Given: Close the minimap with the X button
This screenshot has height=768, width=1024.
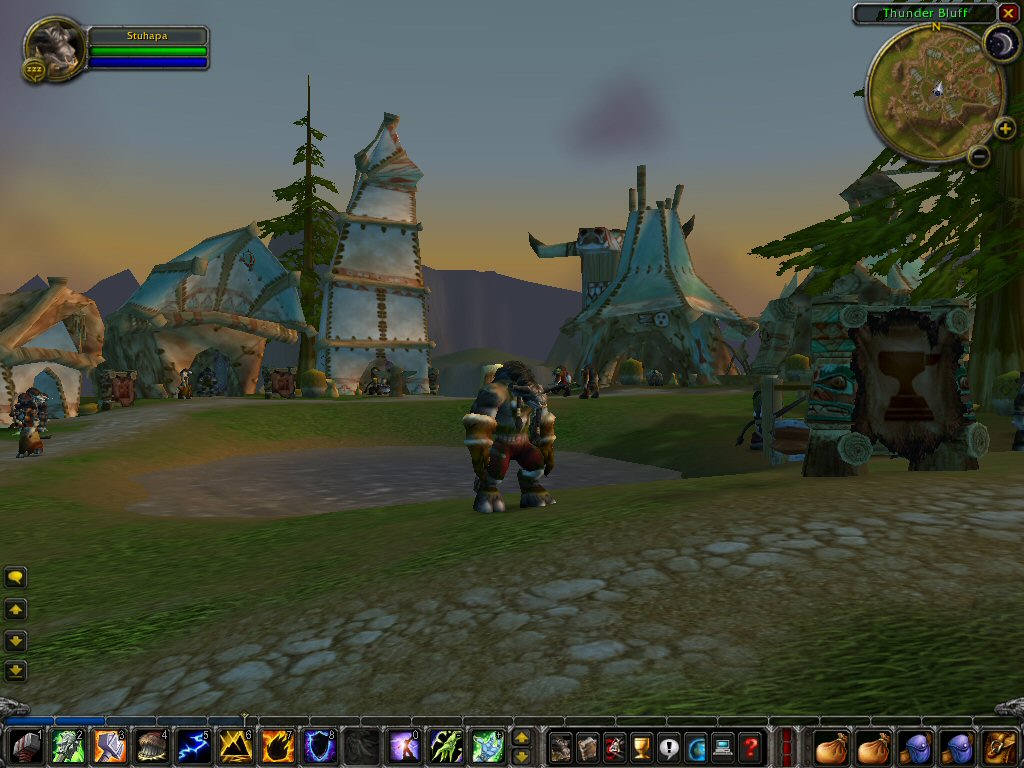Looking at the screenshot, I should pyautogui.click(x=1008, y=13).
